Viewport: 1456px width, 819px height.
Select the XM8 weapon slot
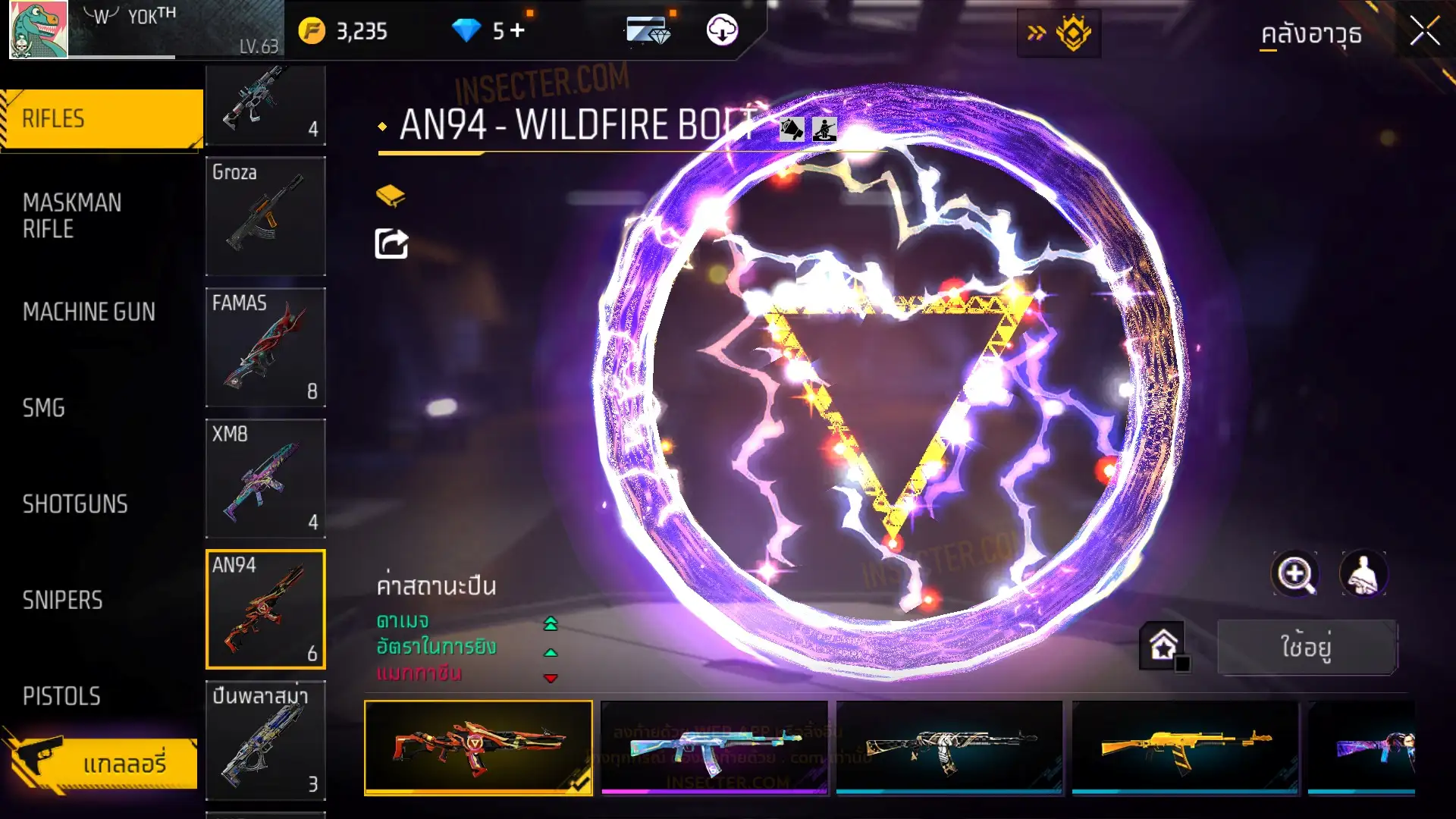tap(265, 479)
